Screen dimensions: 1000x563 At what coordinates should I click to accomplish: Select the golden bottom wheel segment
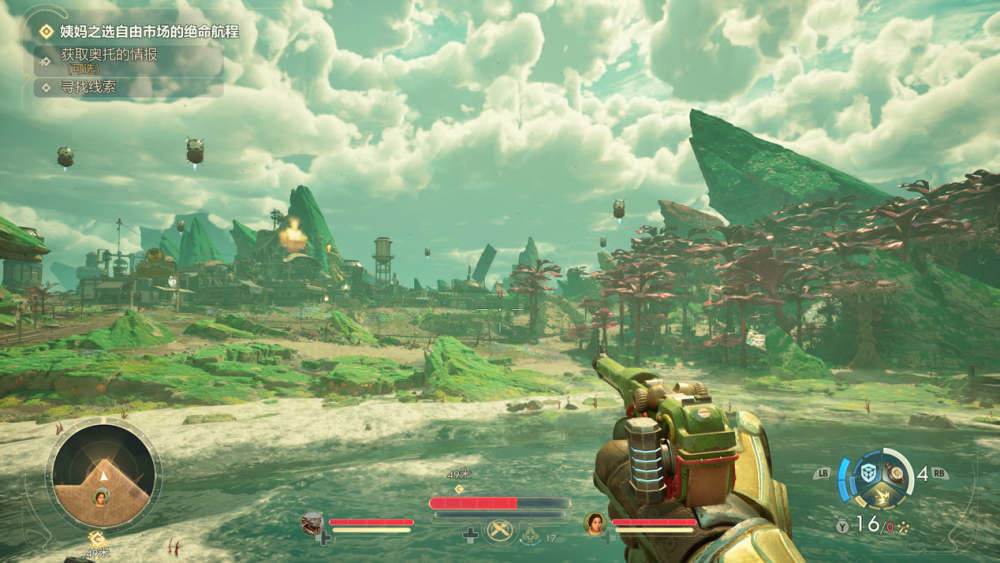pyautogui.click(x=883, y=494)
